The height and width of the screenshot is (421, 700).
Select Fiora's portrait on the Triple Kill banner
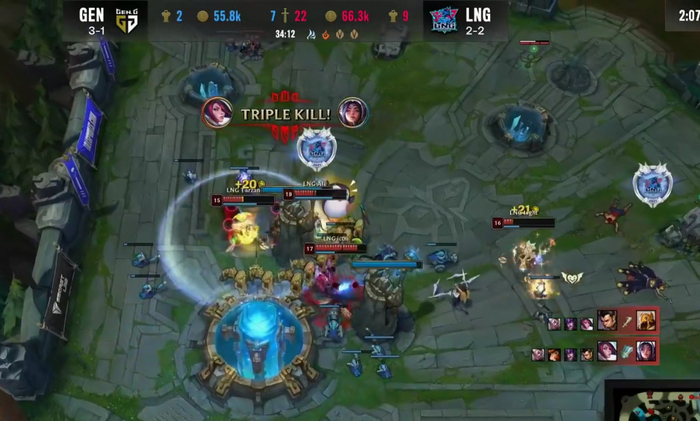pos(218,113)
